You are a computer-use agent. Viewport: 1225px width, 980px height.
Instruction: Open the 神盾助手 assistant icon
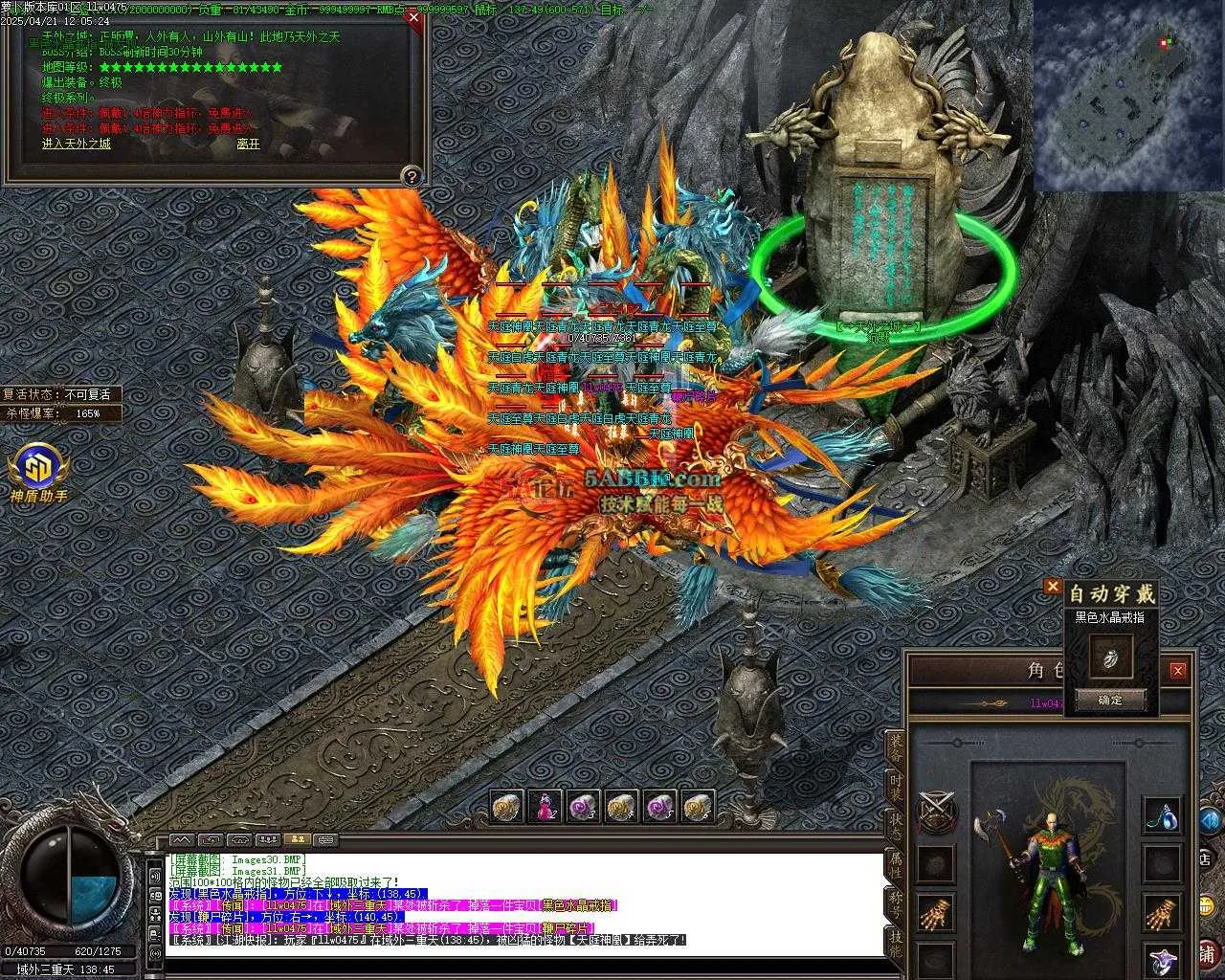[x=39, y=468]
